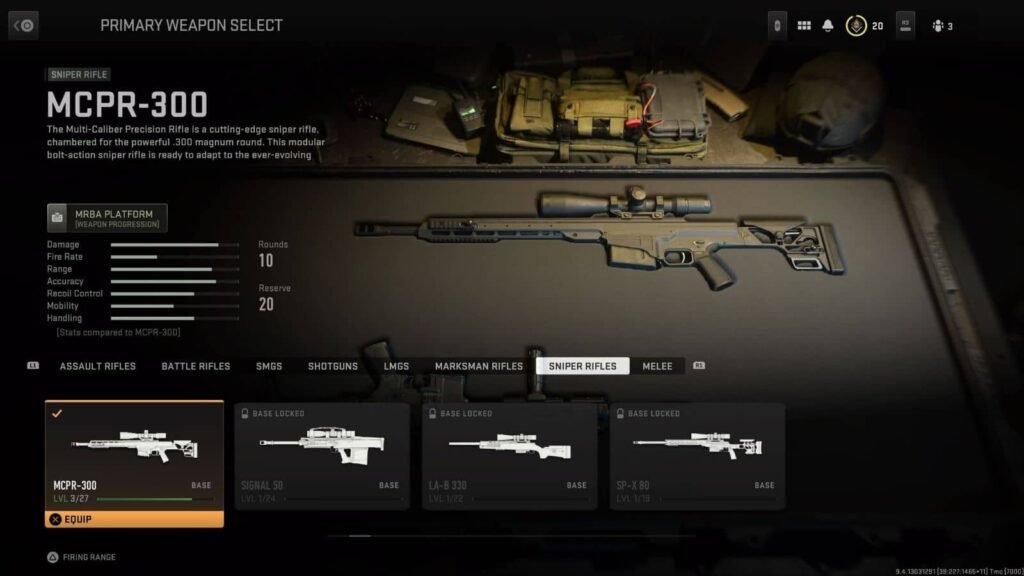
Task: Open the social party icon
Action: pyautogui.click(x=941, y=26)
